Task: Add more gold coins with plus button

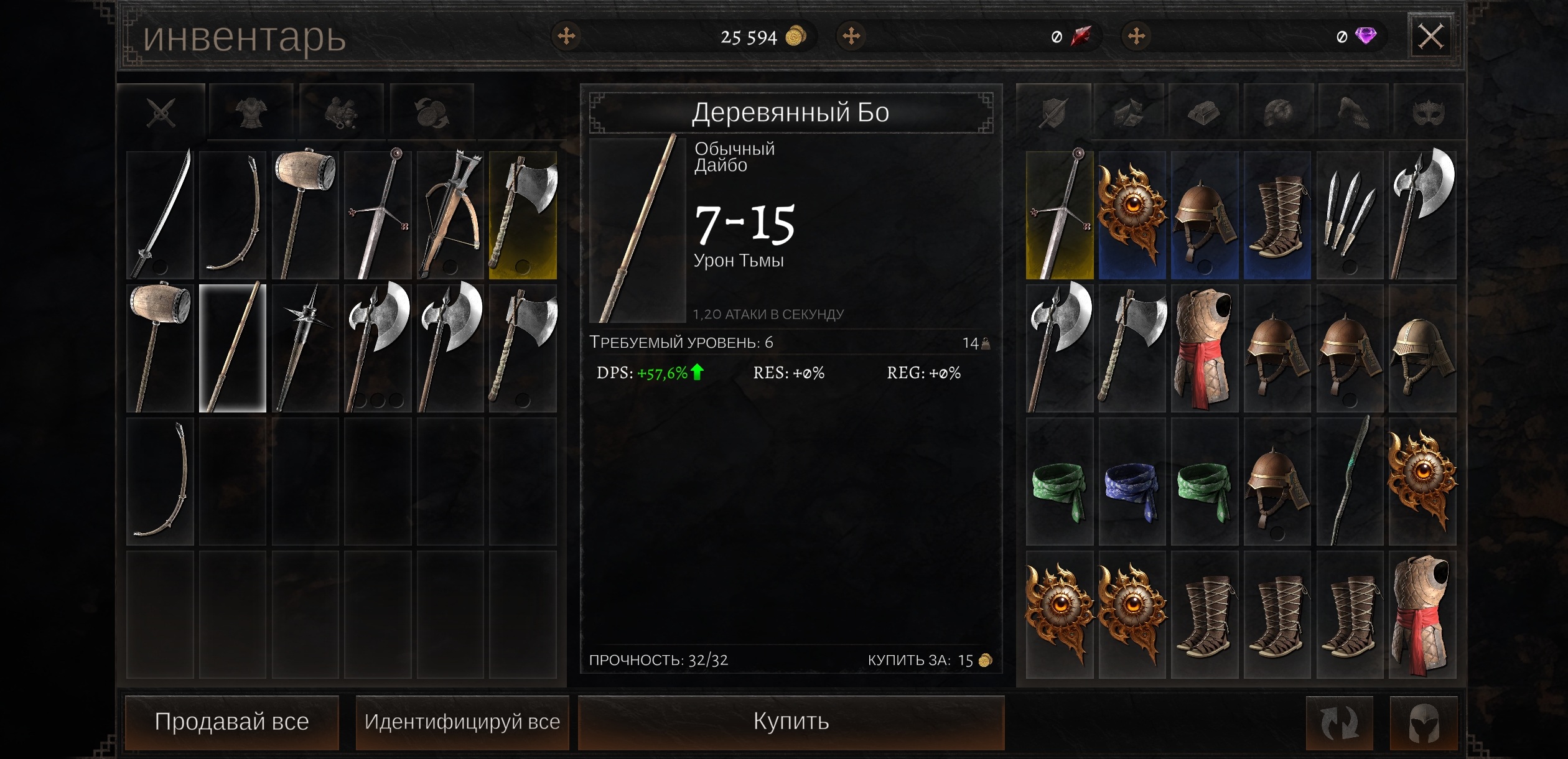Action: click(566, 36)
